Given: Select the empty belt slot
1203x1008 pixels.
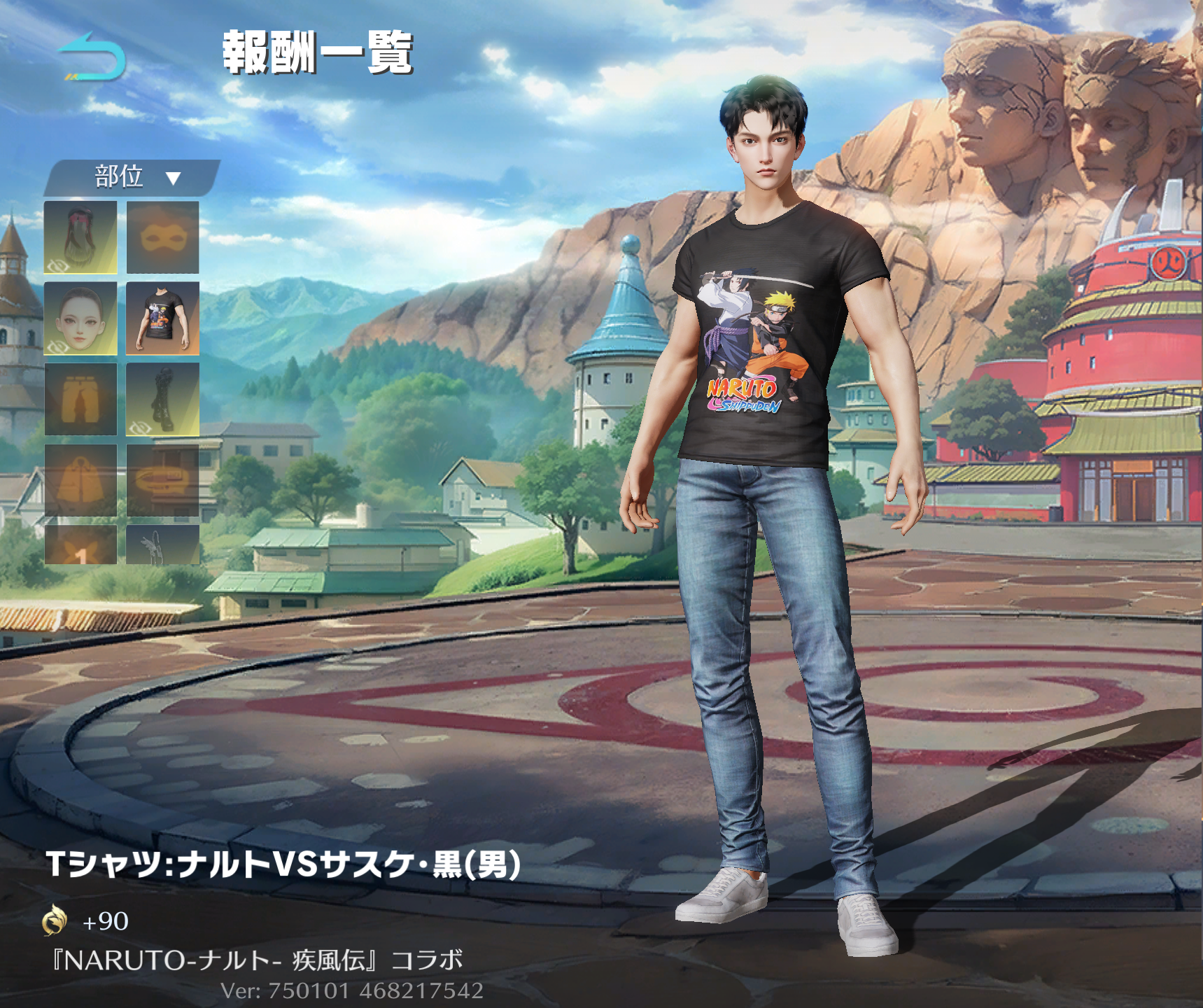Looking at the screenshot, I should point(162,480).
